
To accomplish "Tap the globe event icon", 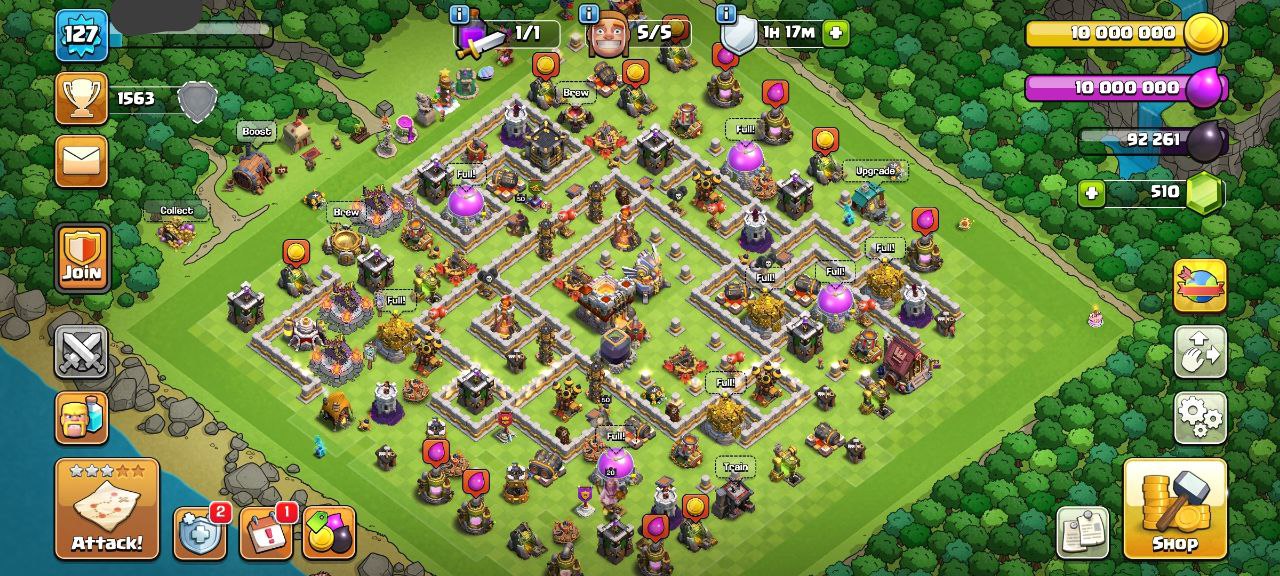I will 1199,286.
